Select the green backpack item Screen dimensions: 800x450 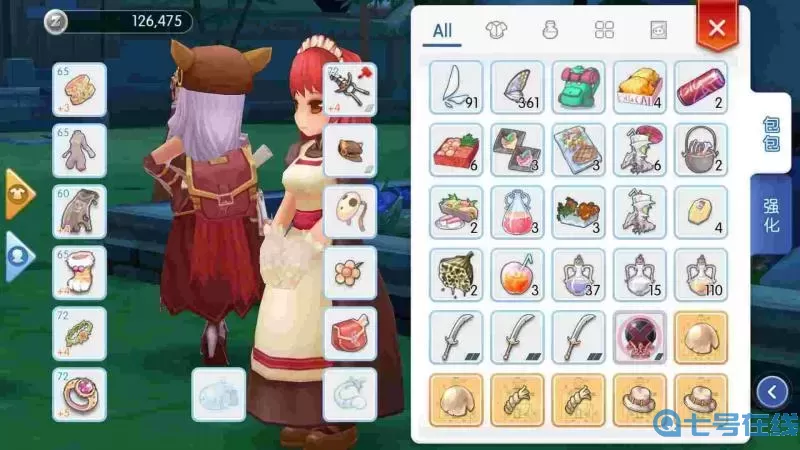(x=579, y=87)
